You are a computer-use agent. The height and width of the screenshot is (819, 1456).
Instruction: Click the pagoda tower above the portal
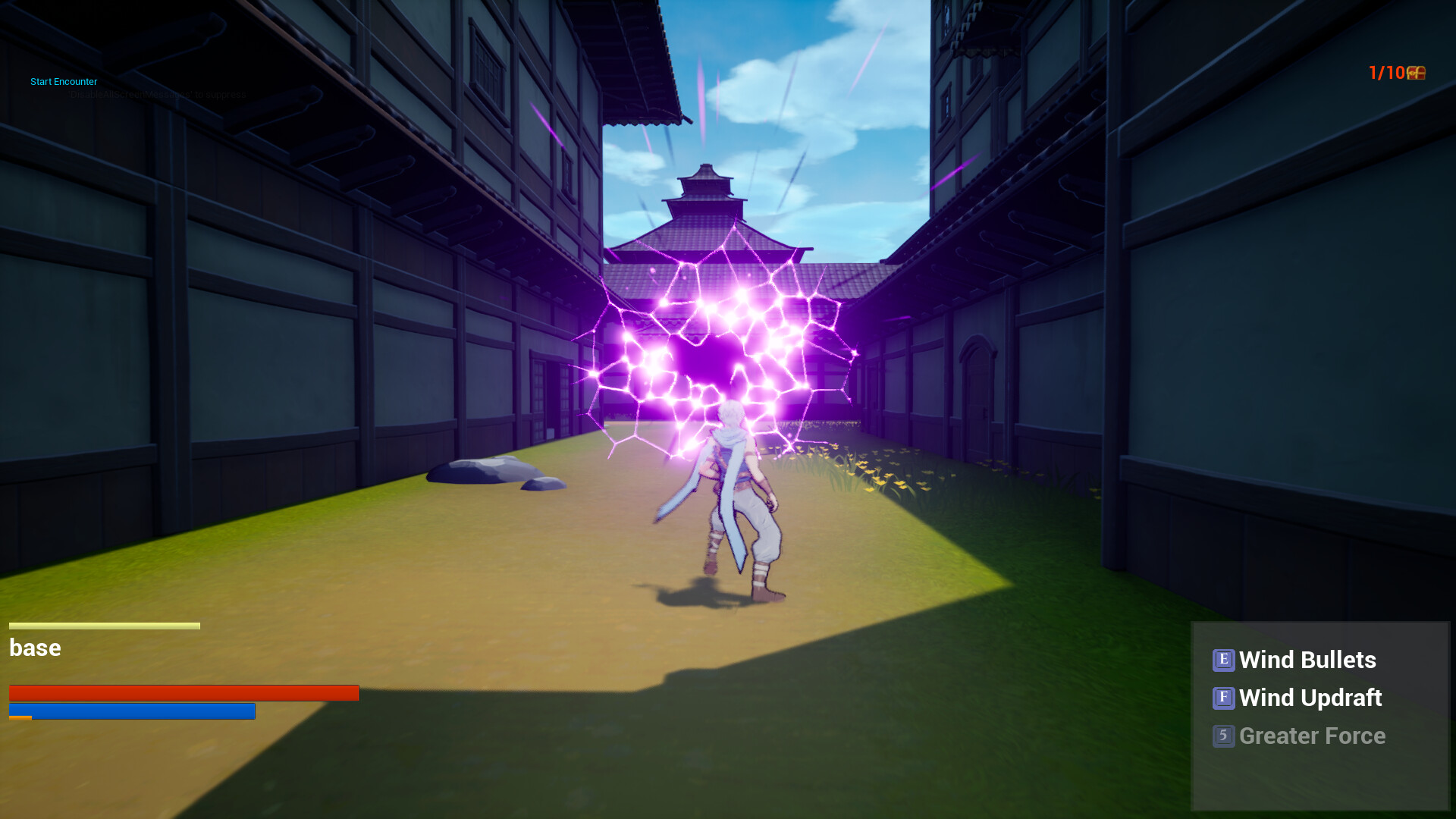705,186
